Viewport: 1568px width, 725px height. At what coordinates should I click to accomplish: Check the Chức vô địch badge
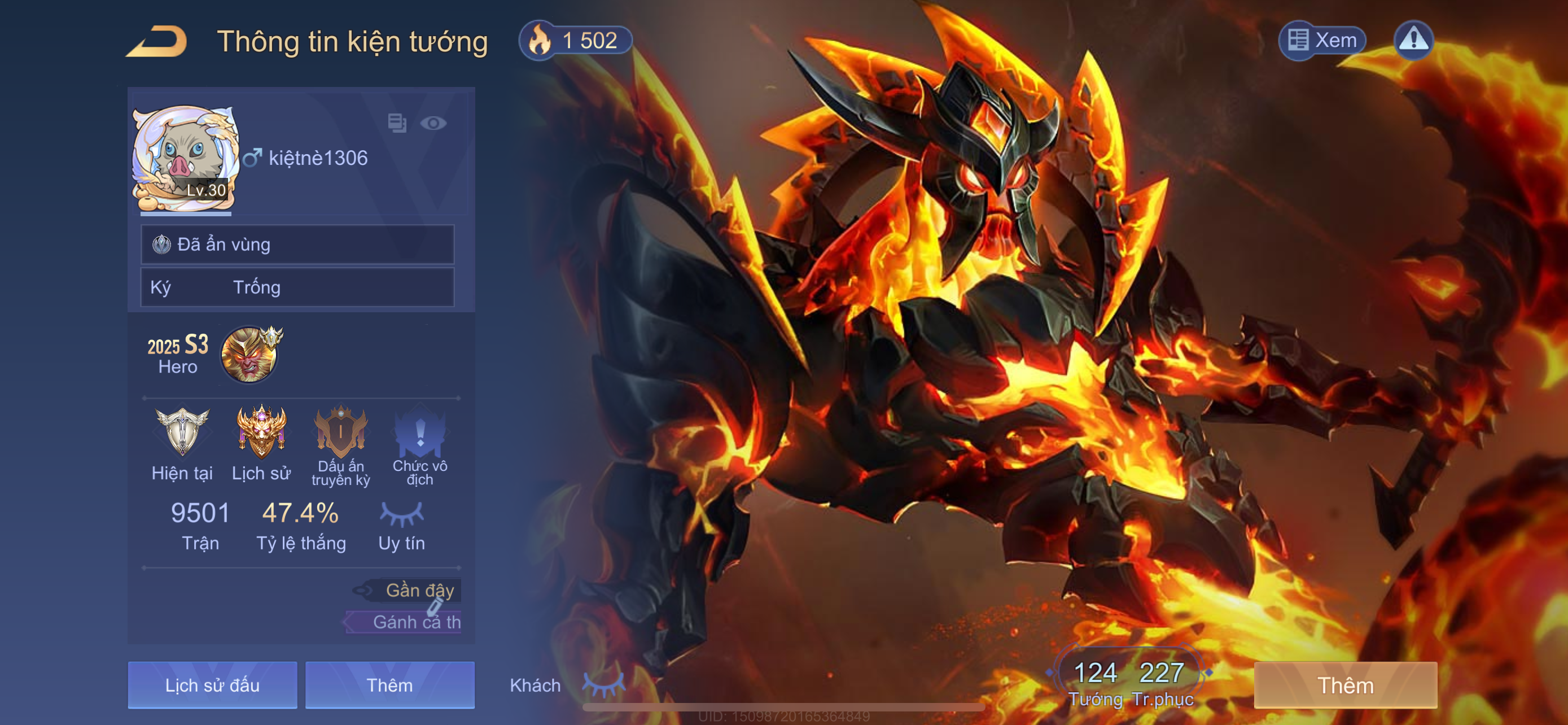tap(420, 431)
